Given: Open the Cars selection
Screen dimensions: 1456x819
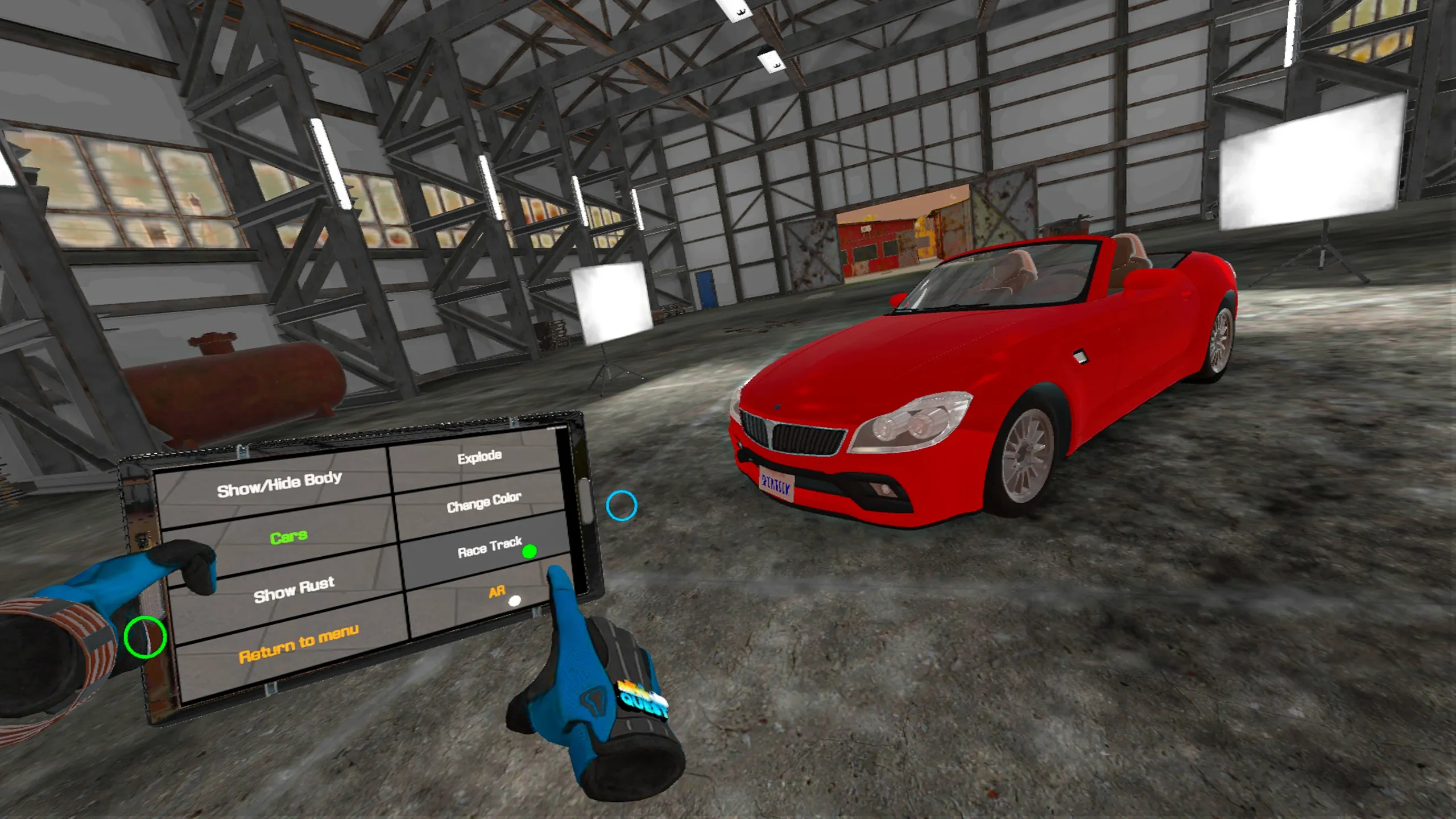Looking at the screenshot, I should [288, 537].
